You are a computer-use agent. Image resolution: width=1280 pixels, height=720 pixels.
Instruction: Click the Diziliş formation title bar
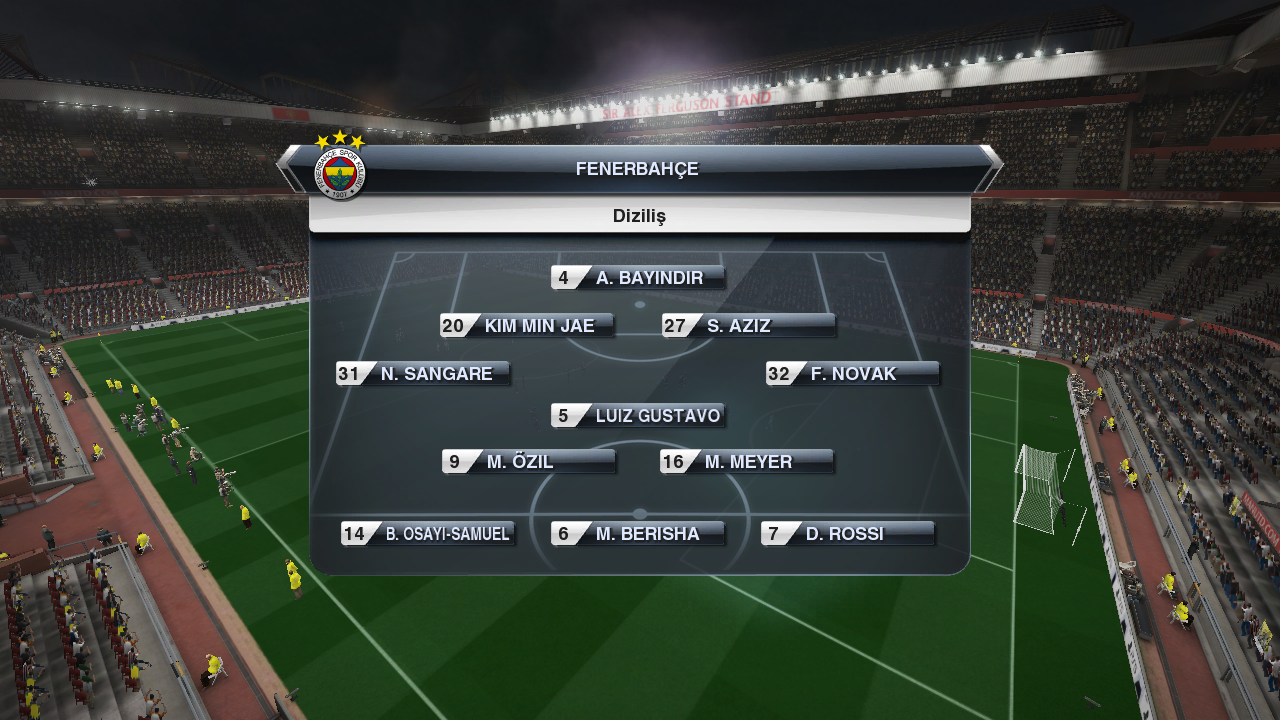tap(639, 216)
